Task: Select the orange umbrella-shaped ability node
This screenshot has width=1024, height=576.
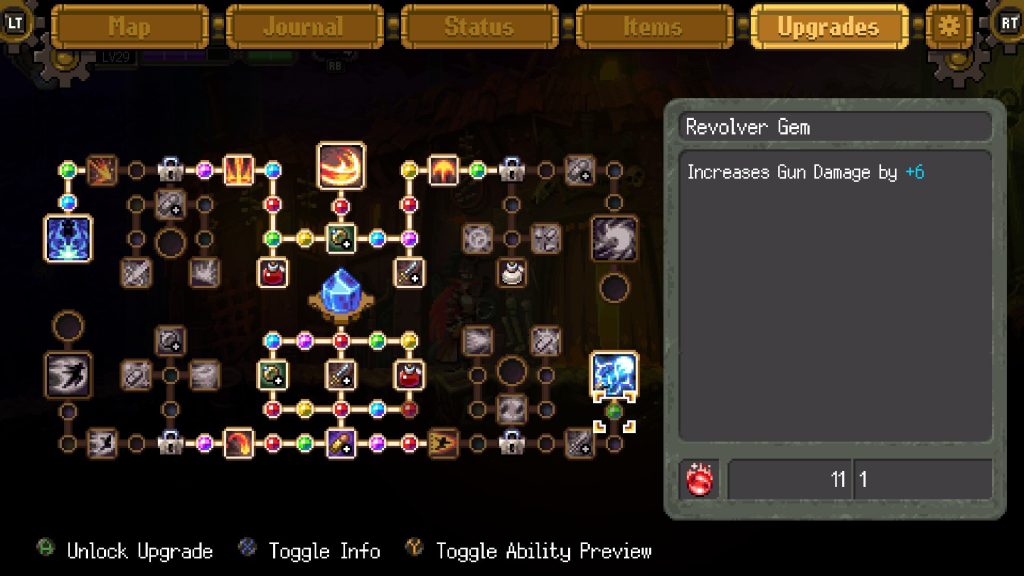Action: point(443,170)
